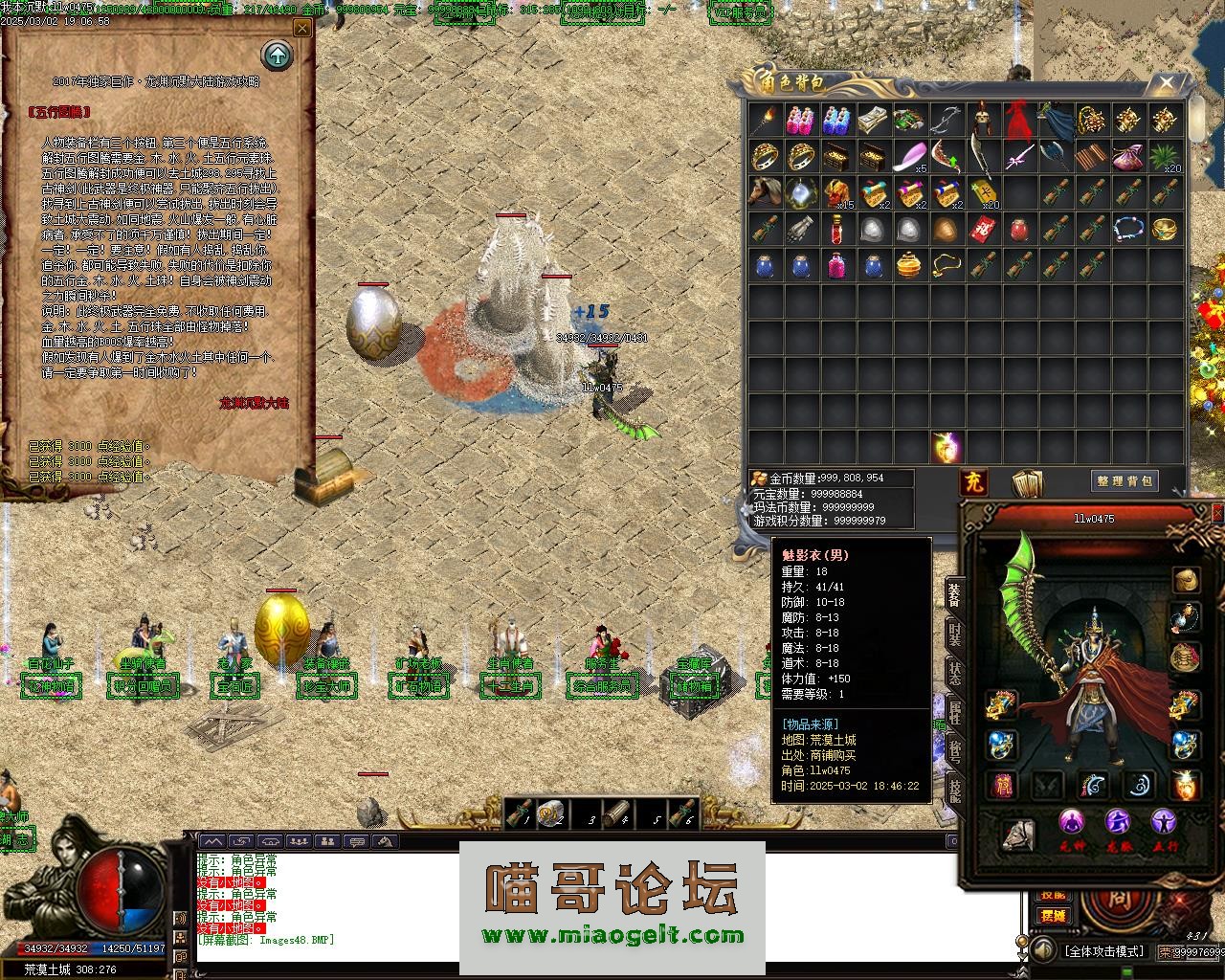This screenshot has width=1225, height=980.
Task: Select the red robe item in backpack
Action: 1017,121
